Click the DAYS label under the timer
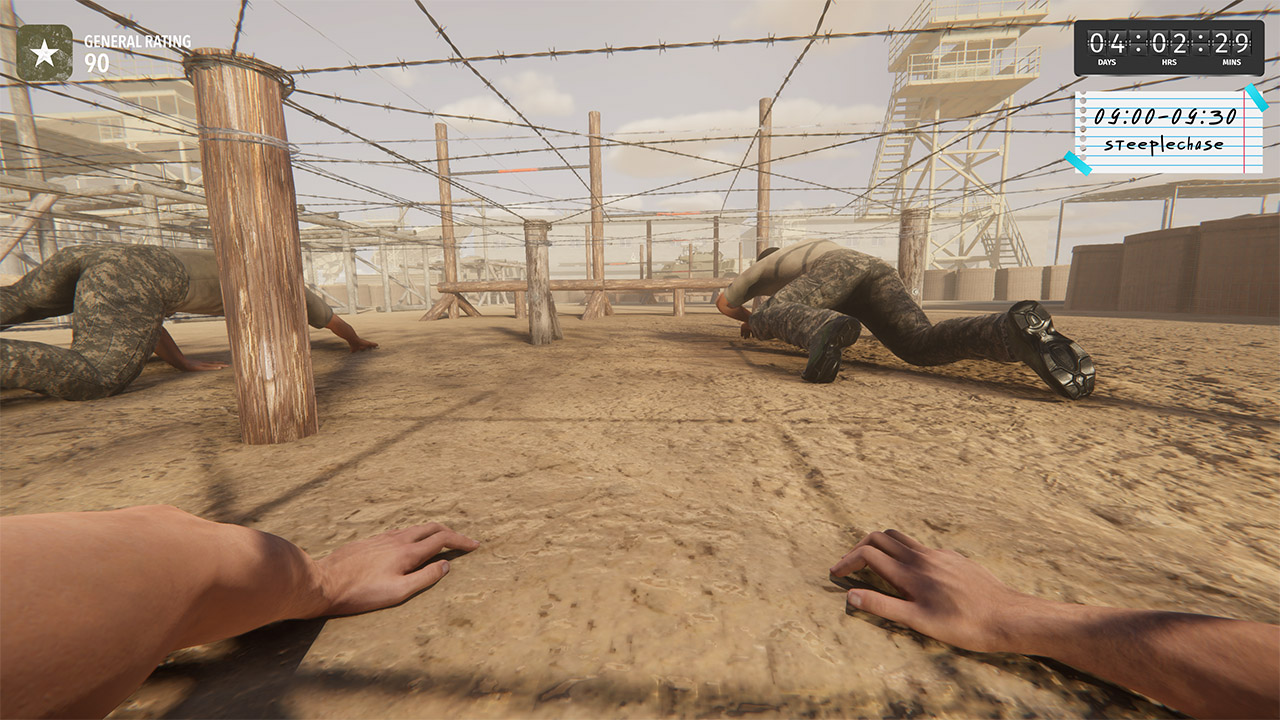The image size is (1280, 720). click(x=1107, y=61)
